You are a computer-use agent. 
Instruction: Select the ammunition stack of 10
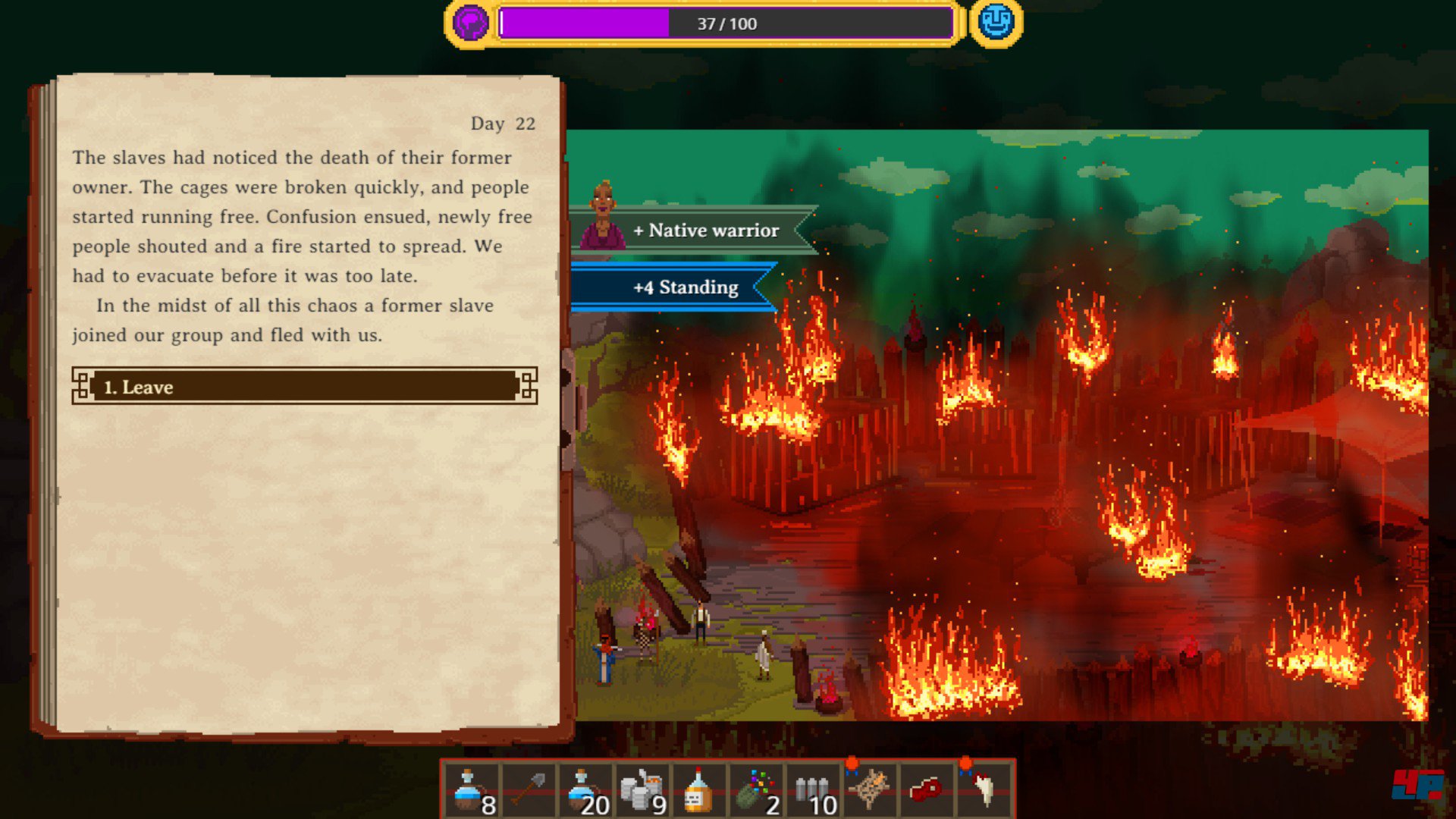click(814, 790)
